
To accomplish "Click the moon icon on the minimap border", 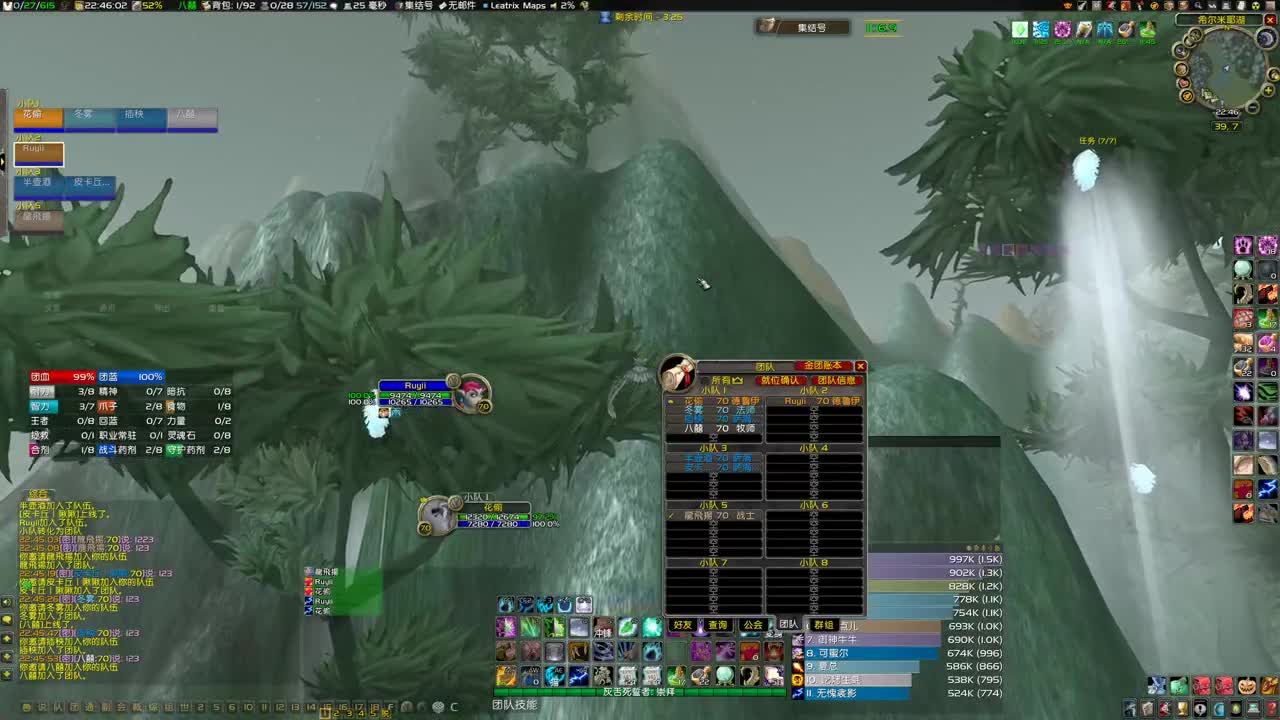I will (x=1265, y=38).
